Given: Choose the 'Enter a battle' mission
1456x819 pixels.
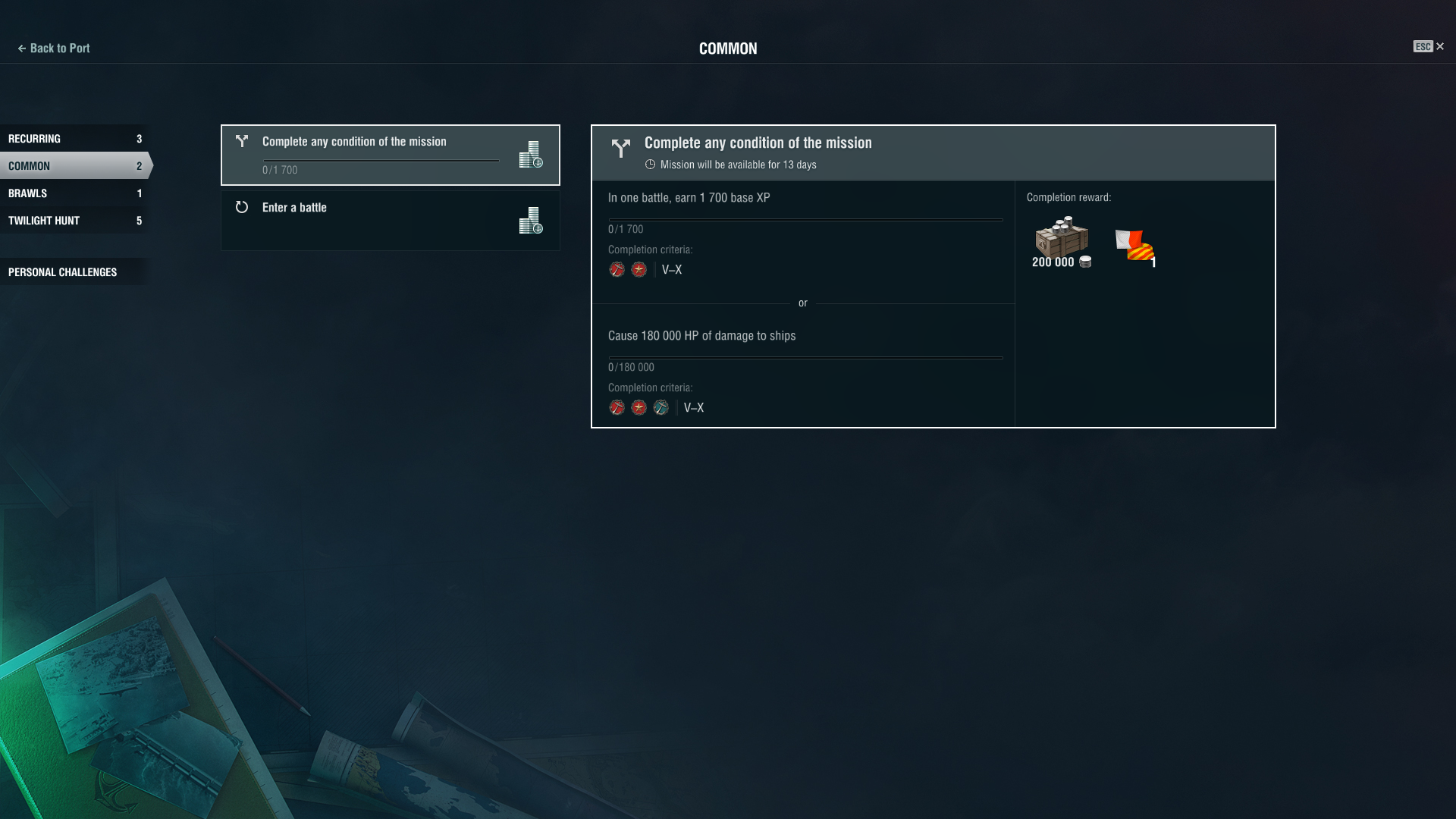Looking at the screenshot, I should point(390,220).
